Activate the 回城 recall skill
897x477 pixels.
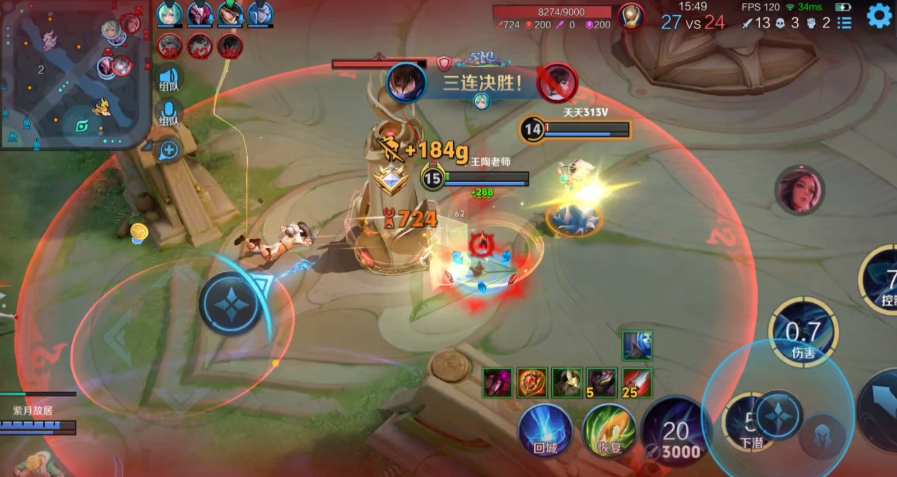(545, 429)
